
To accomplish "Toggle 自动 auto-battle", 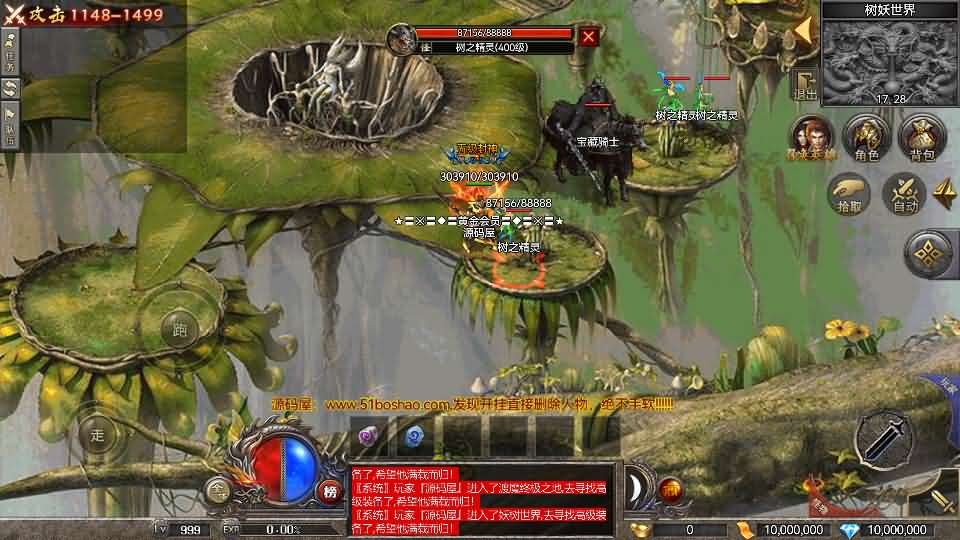I will pos(905,193).
